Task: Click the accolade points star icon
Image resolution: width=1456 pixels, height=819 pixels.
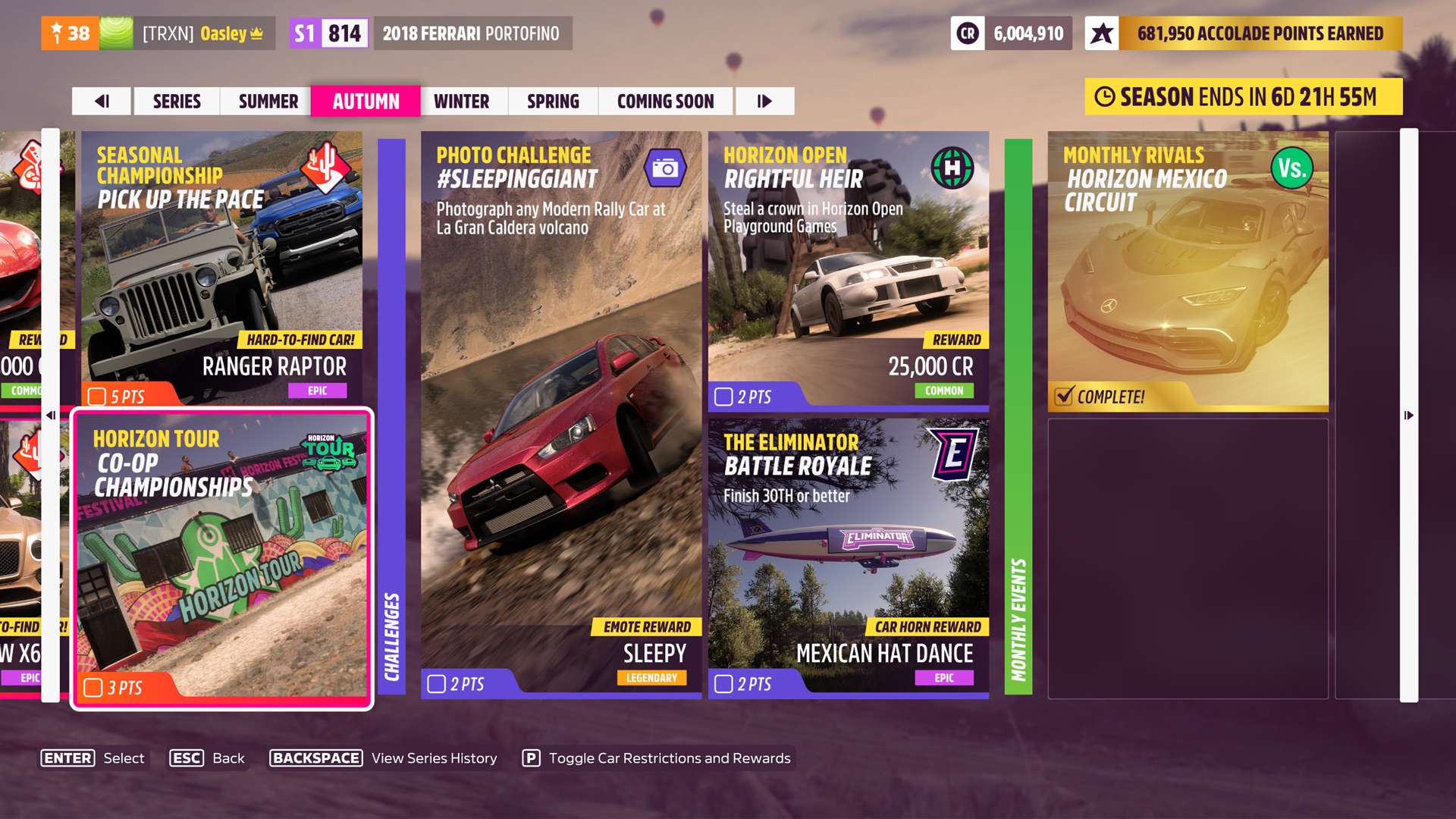Action: 1103,33
